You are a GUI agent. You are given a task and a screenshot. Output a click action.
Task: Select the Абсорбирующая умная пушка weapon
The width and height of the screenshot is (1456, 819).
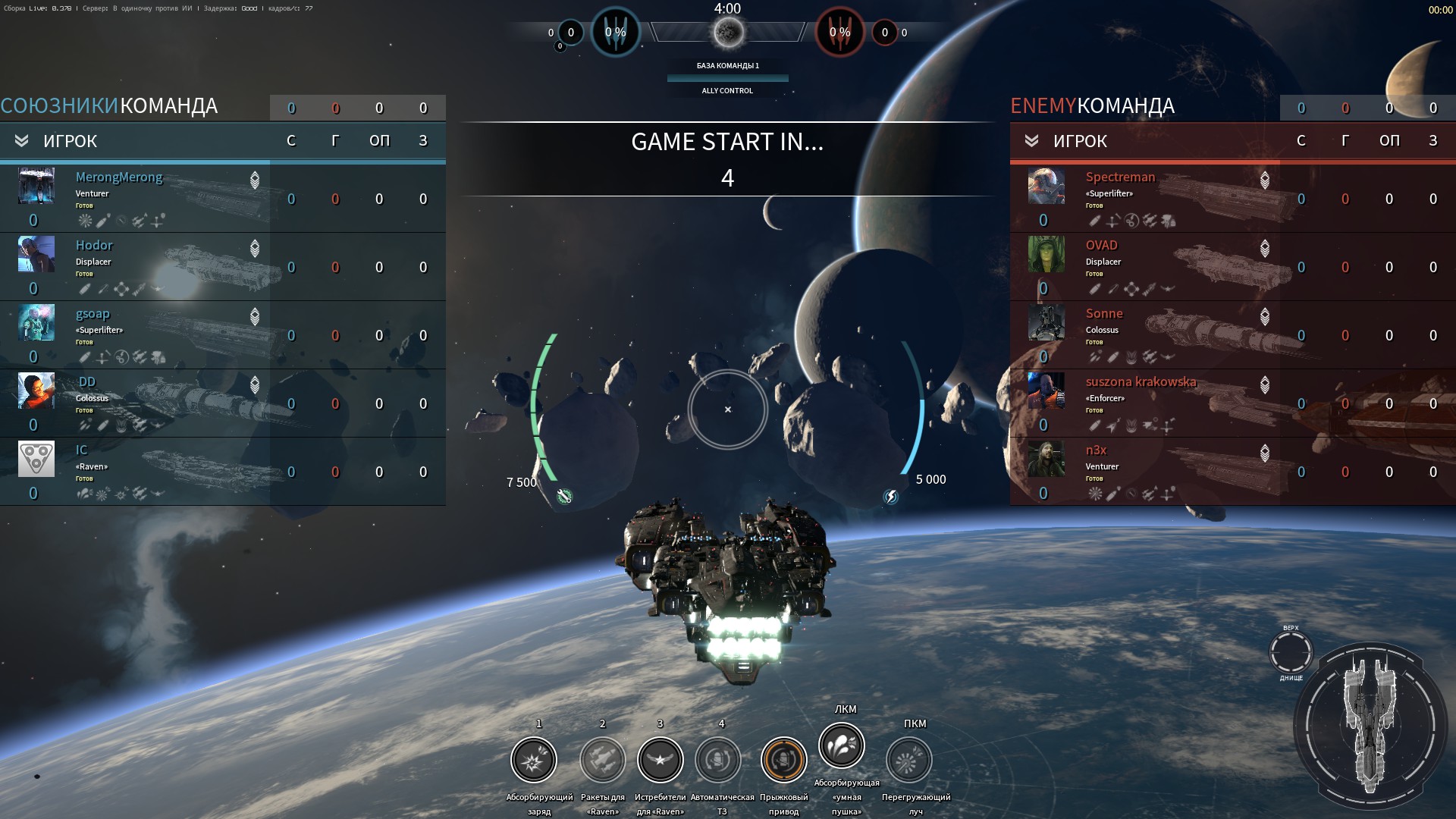pos(842,745)
